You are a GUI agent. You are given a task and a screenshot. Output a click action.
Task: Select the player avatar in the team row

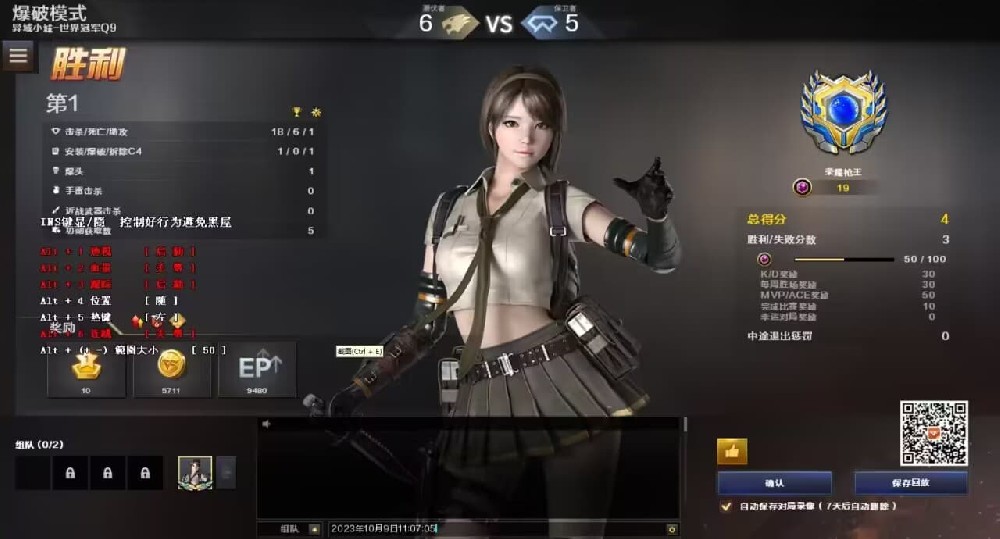195,472
